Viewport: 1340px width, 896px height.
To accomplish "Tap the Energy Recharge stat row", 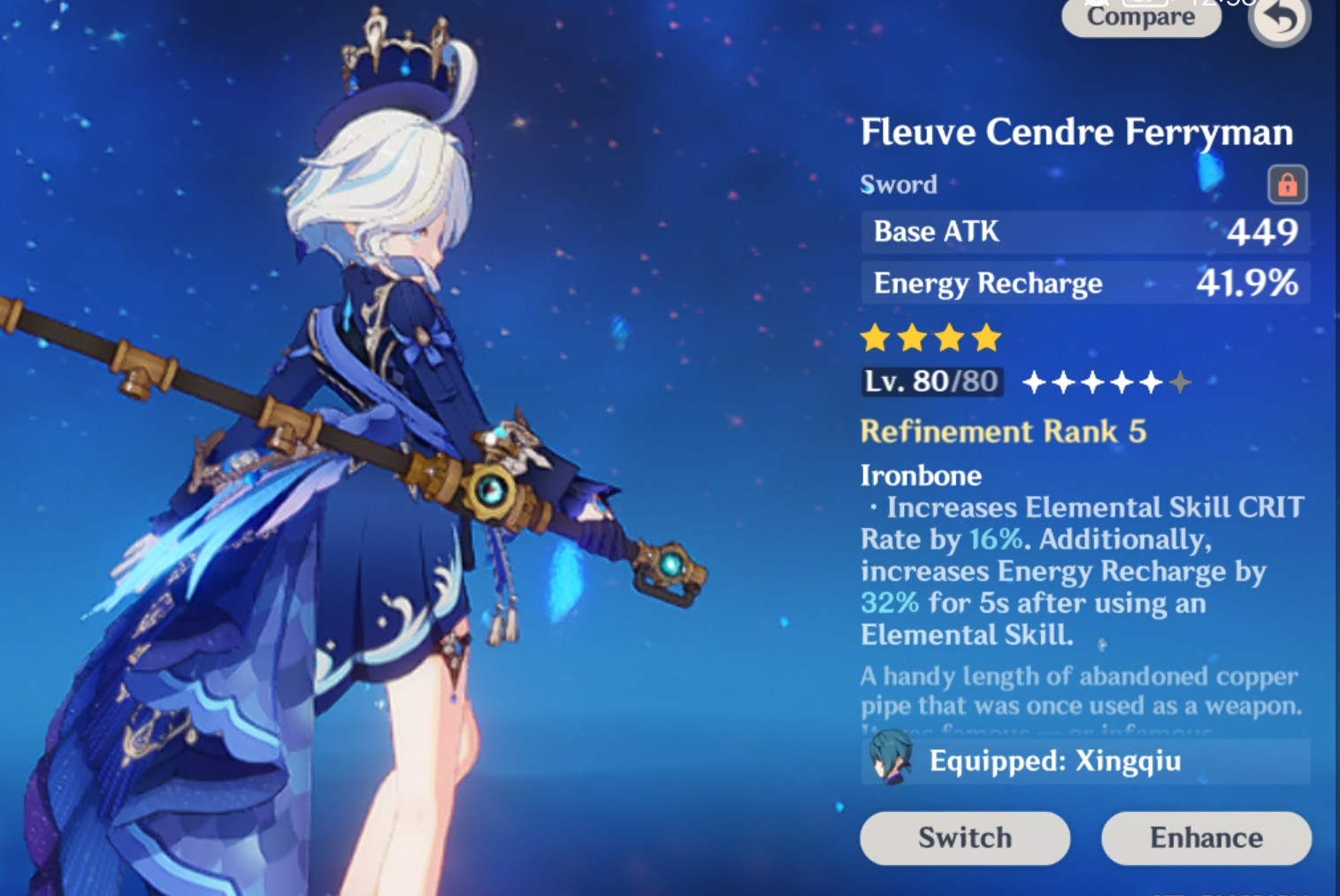I will 1085,283.
